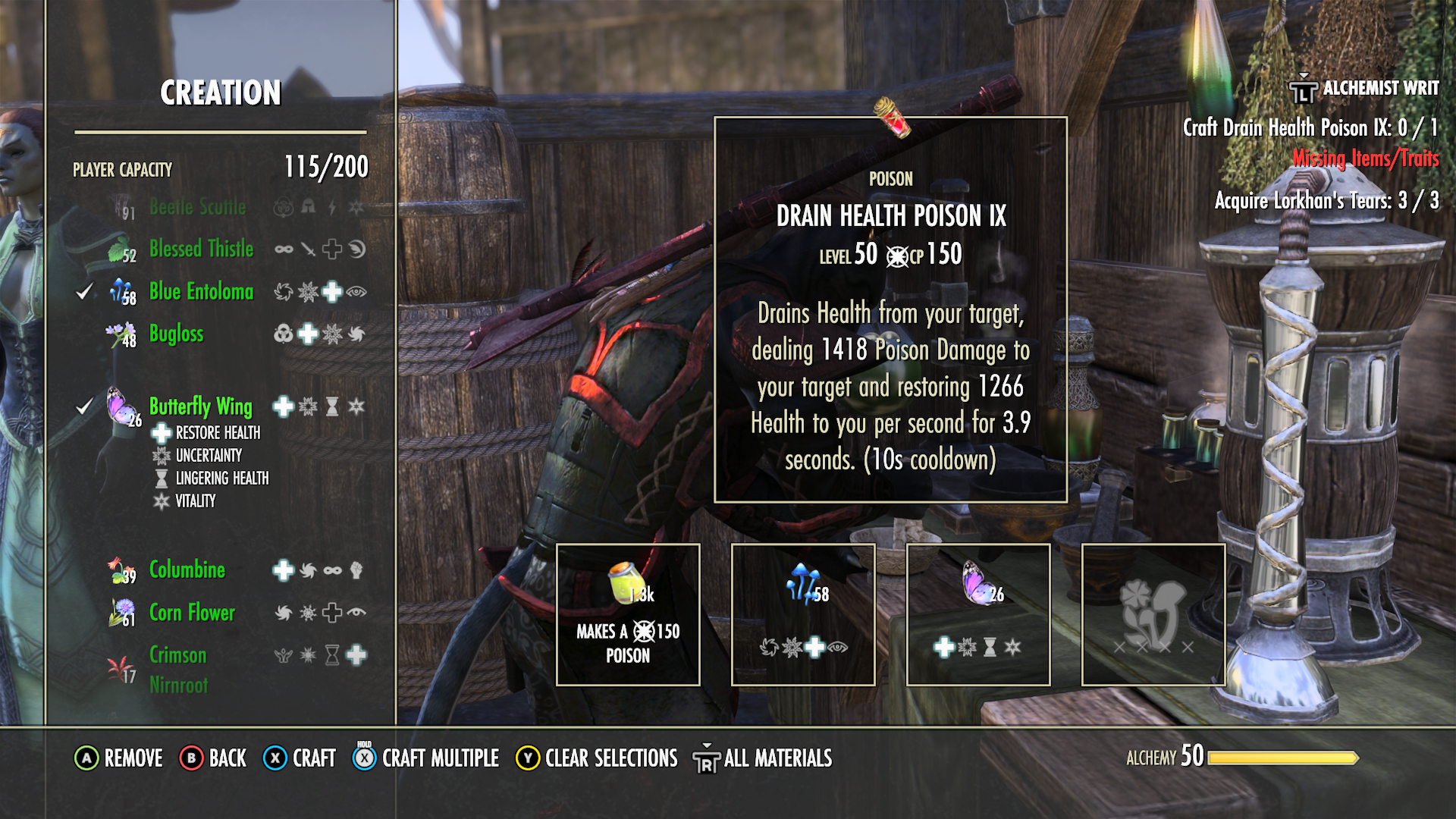The width and height of the screenshot is (1456, 819).
Task: Click the Butterfly Wing crafting slot
Action: pyautogui.click(x=978, y=614)
